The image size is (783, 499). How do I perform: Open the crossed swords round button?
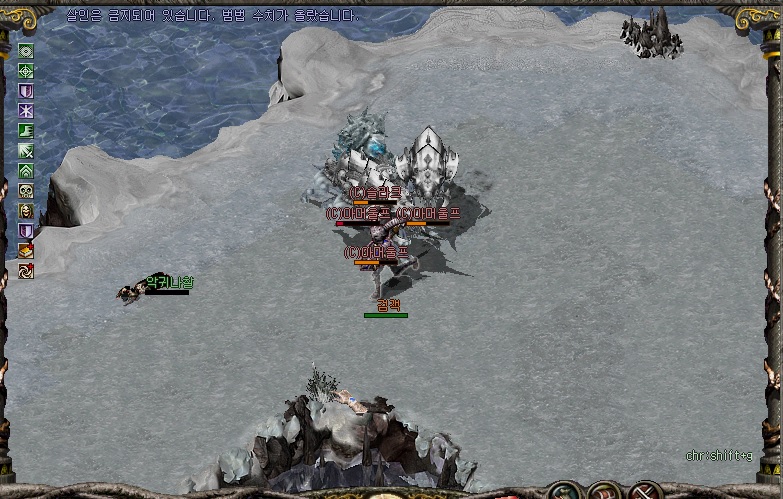click(644, 492)
